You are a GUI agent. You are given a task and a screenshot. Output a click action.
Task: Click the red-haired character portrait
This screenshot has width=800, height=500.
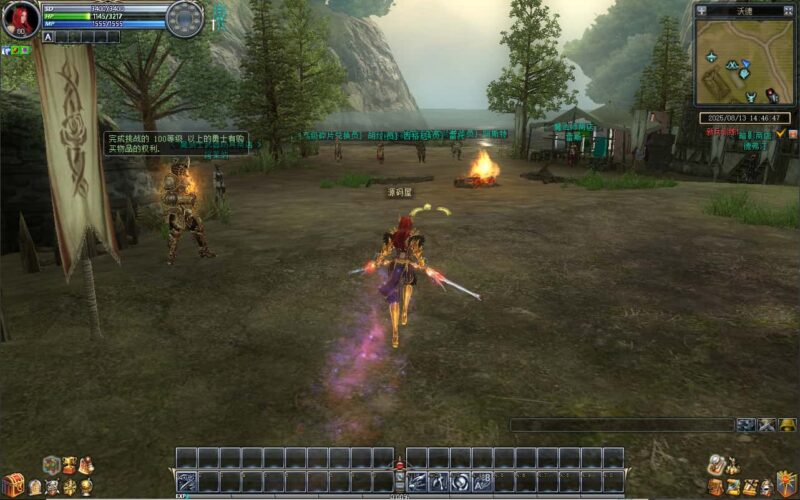20,19
